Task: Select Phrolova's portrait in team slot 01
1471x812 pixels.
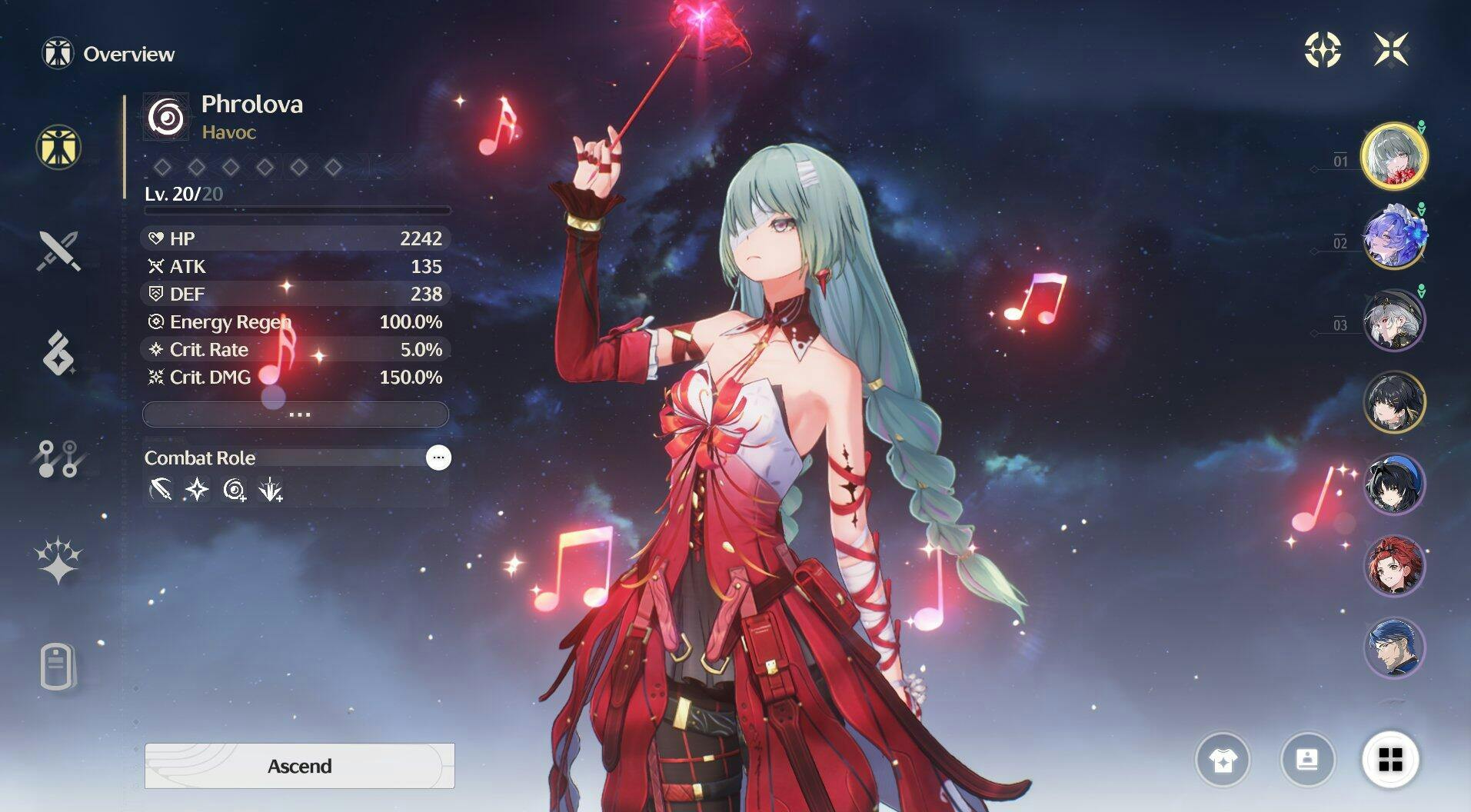Action: tap(1394, 156)
